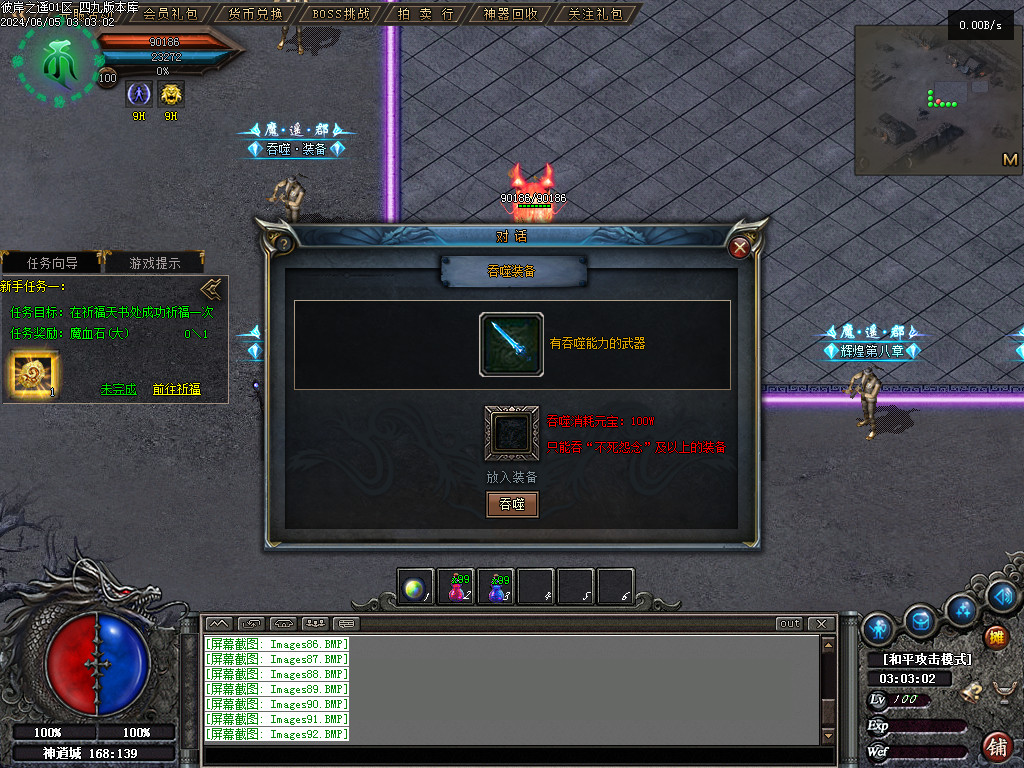The image size is (1024, 768).
Task: Close the 对话 dialog window
Action: click(740, 247)
